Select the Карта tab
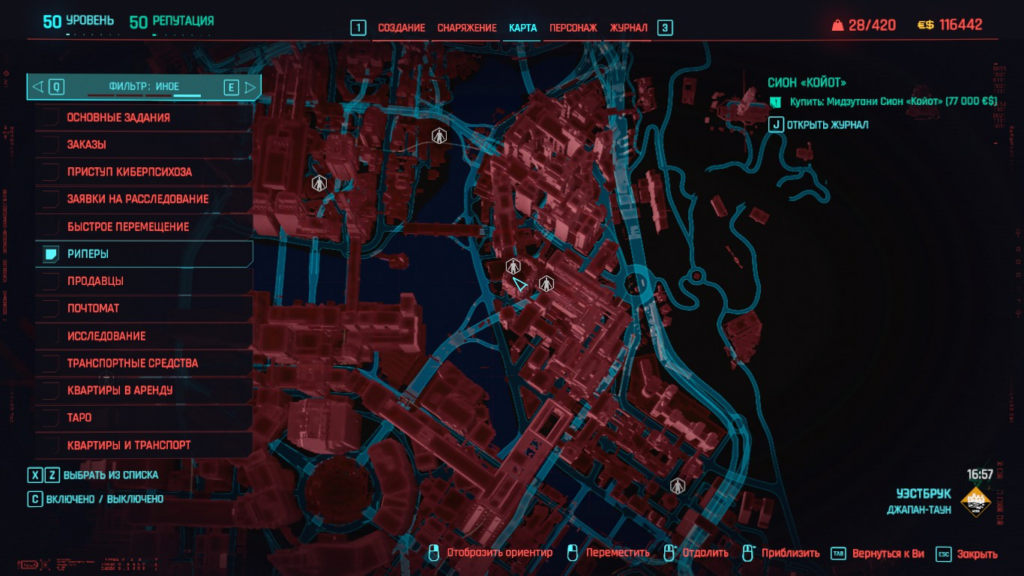 [x=523, y=28]
